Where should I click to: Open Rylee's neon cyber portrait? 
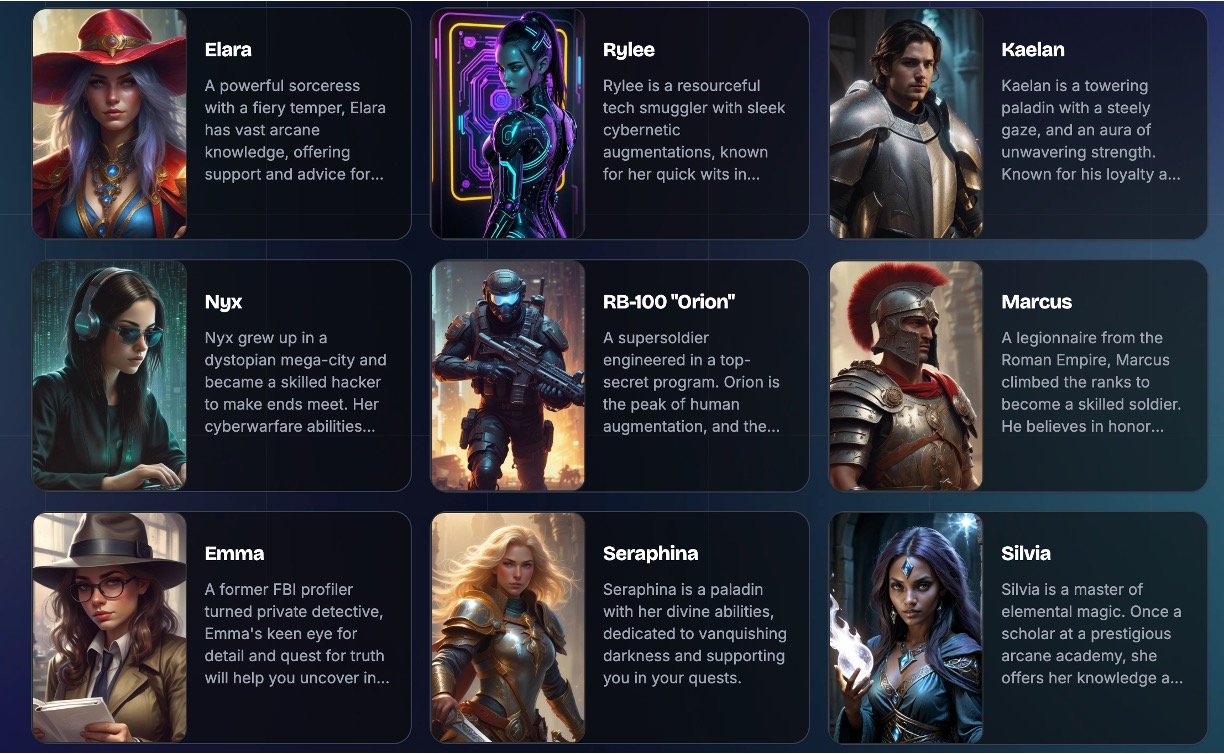click(x=508, y=124)
